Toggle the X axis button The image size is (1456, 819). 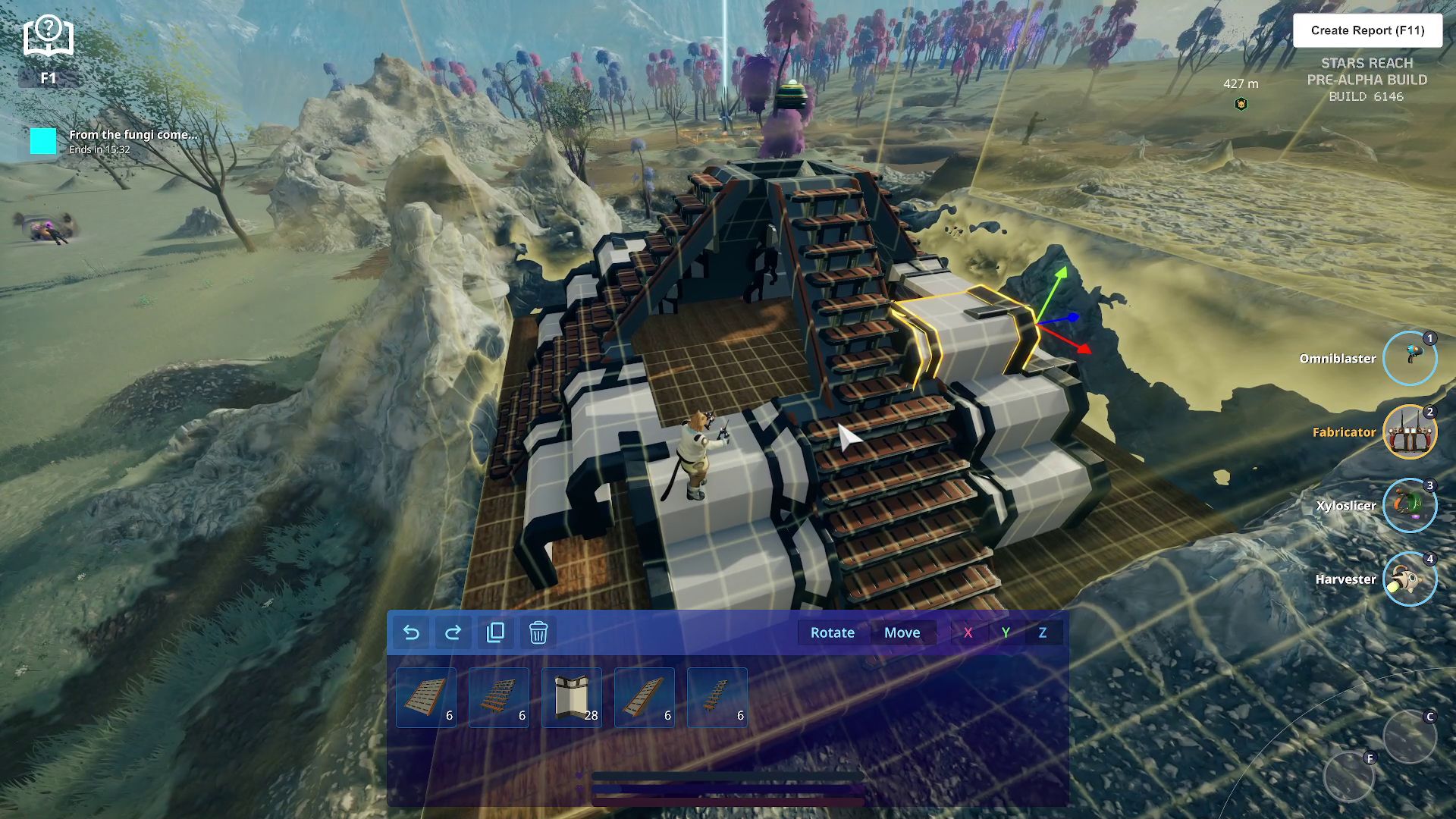tap(968, 632)
